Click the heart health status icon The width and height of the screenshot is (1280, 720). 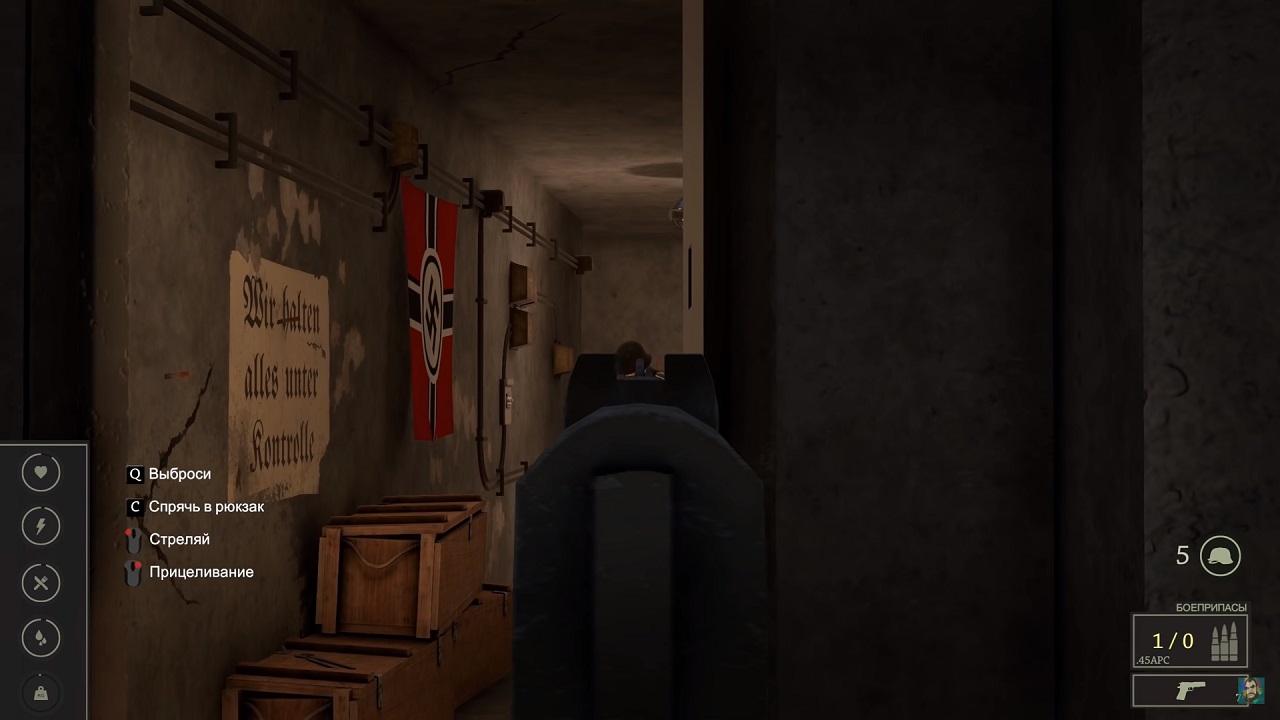tap(40, 472)
